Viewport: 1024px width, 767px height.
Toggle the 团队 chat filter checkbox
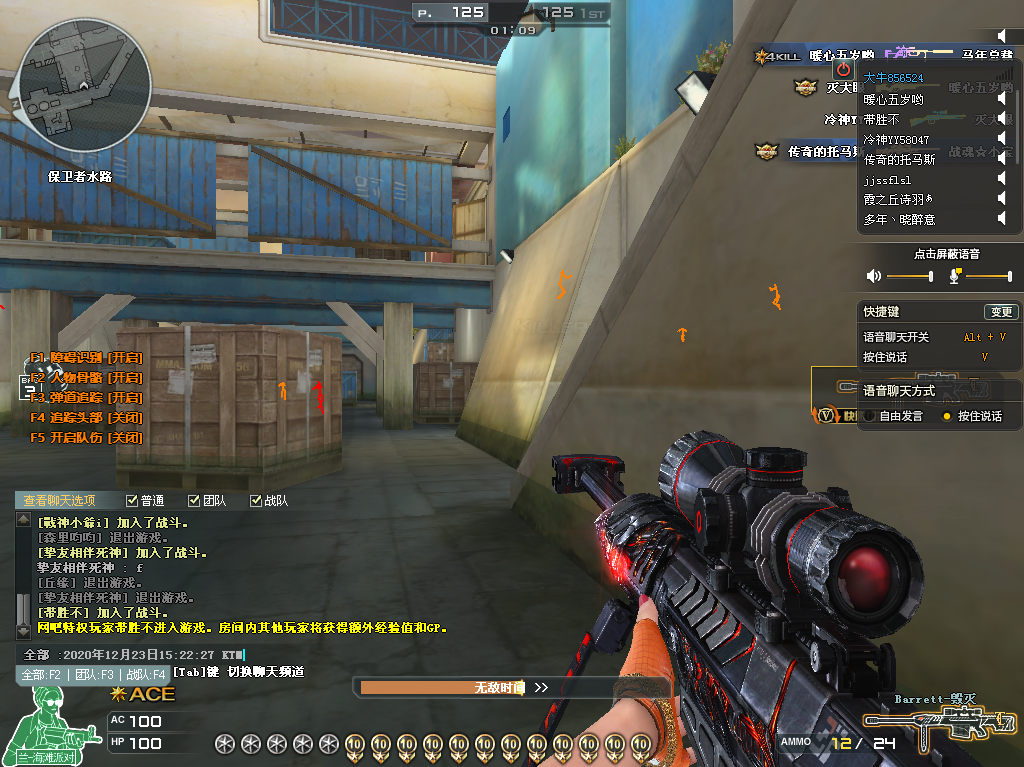point(194,501)
